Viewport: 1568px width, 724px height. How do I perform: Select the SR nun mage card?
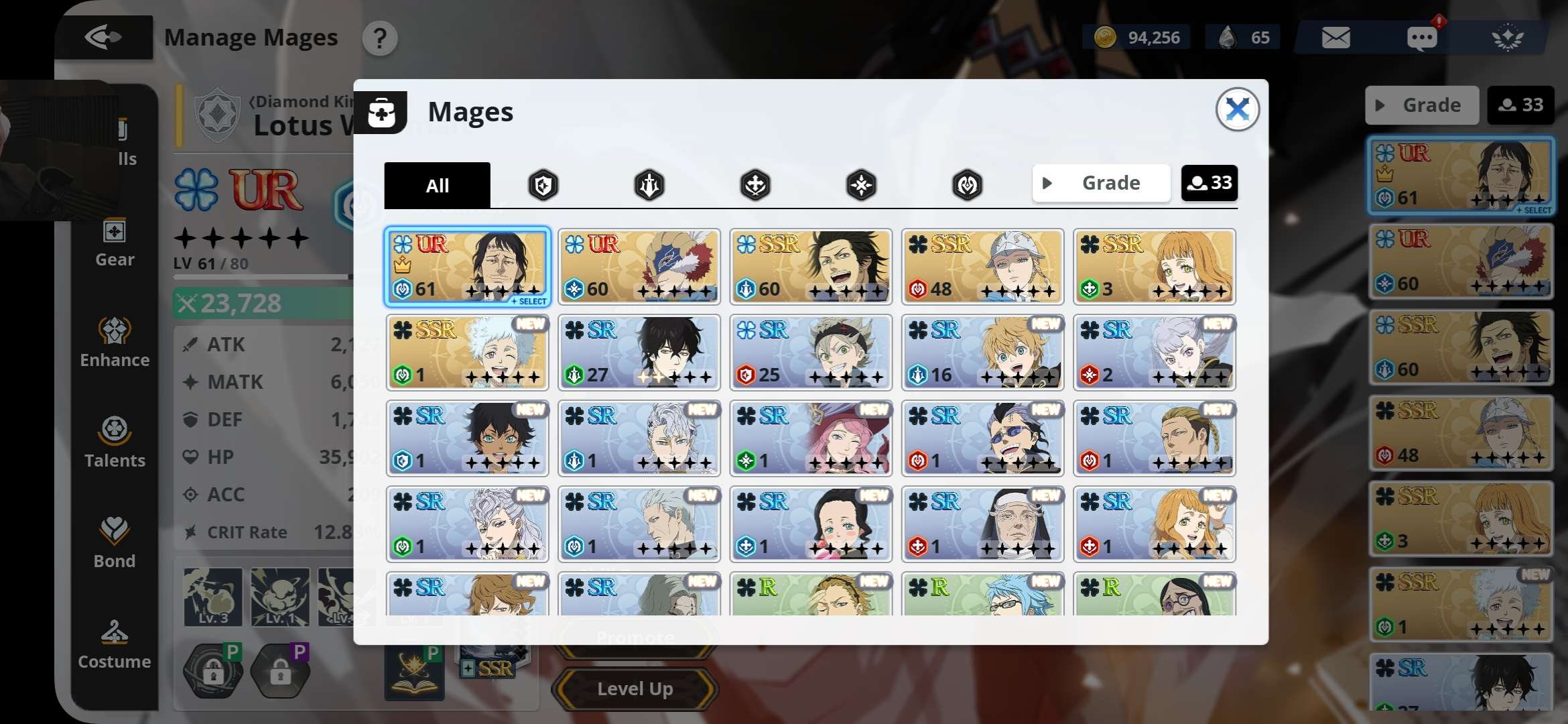point(982,524)
